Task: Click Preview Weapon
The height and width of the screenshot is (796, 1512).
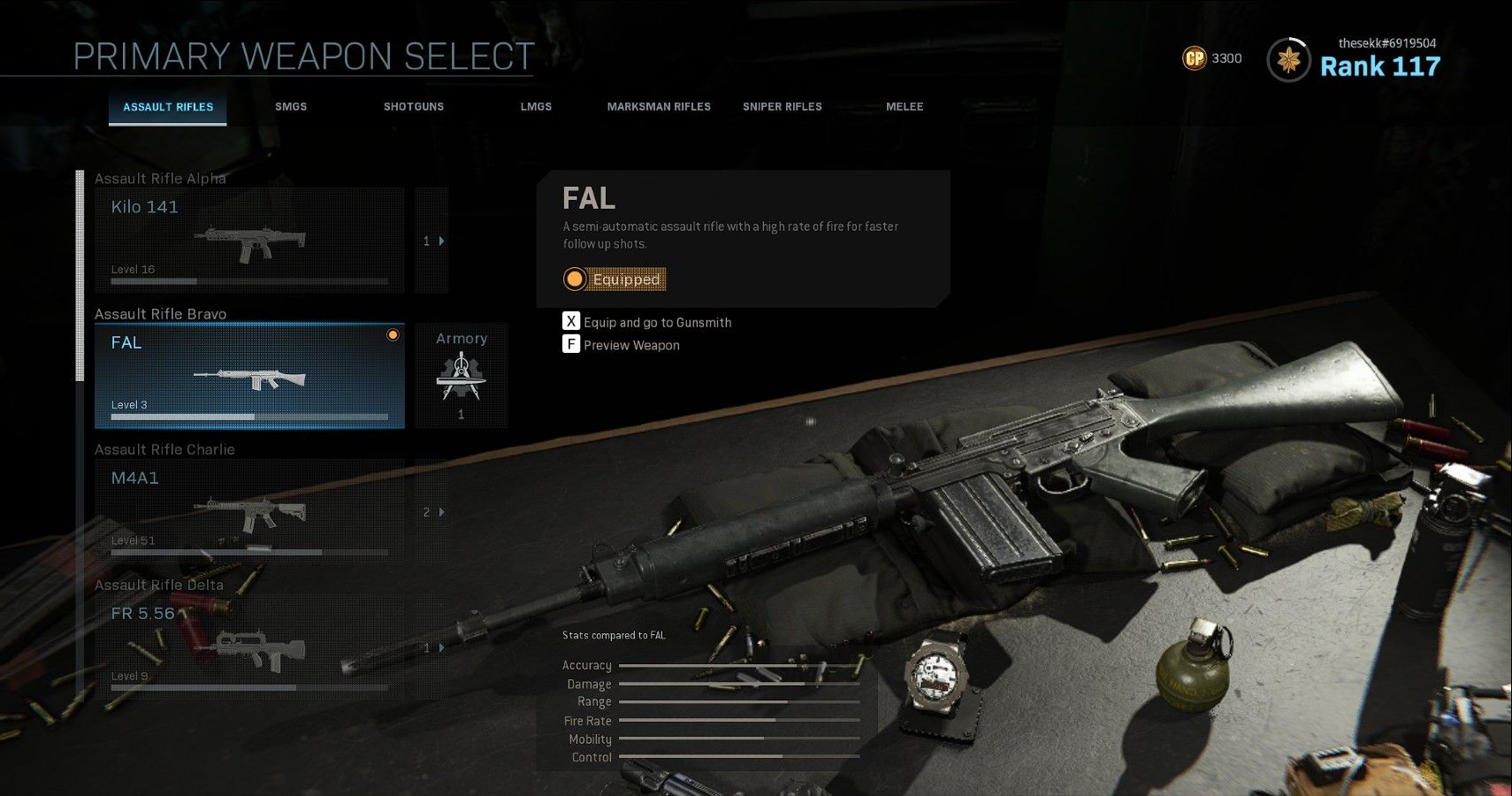Action: pos(630,345)
